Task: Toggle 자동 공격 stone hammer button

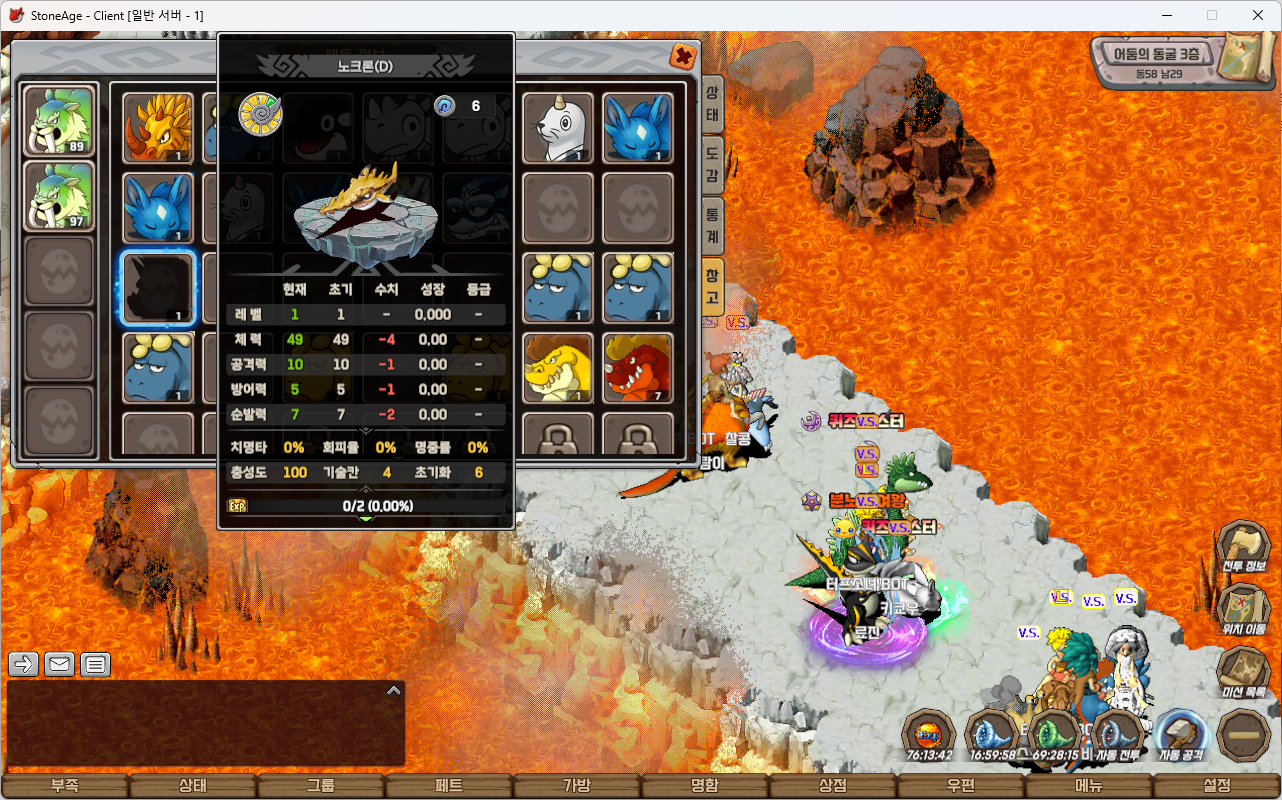Action: point(1181,737)
